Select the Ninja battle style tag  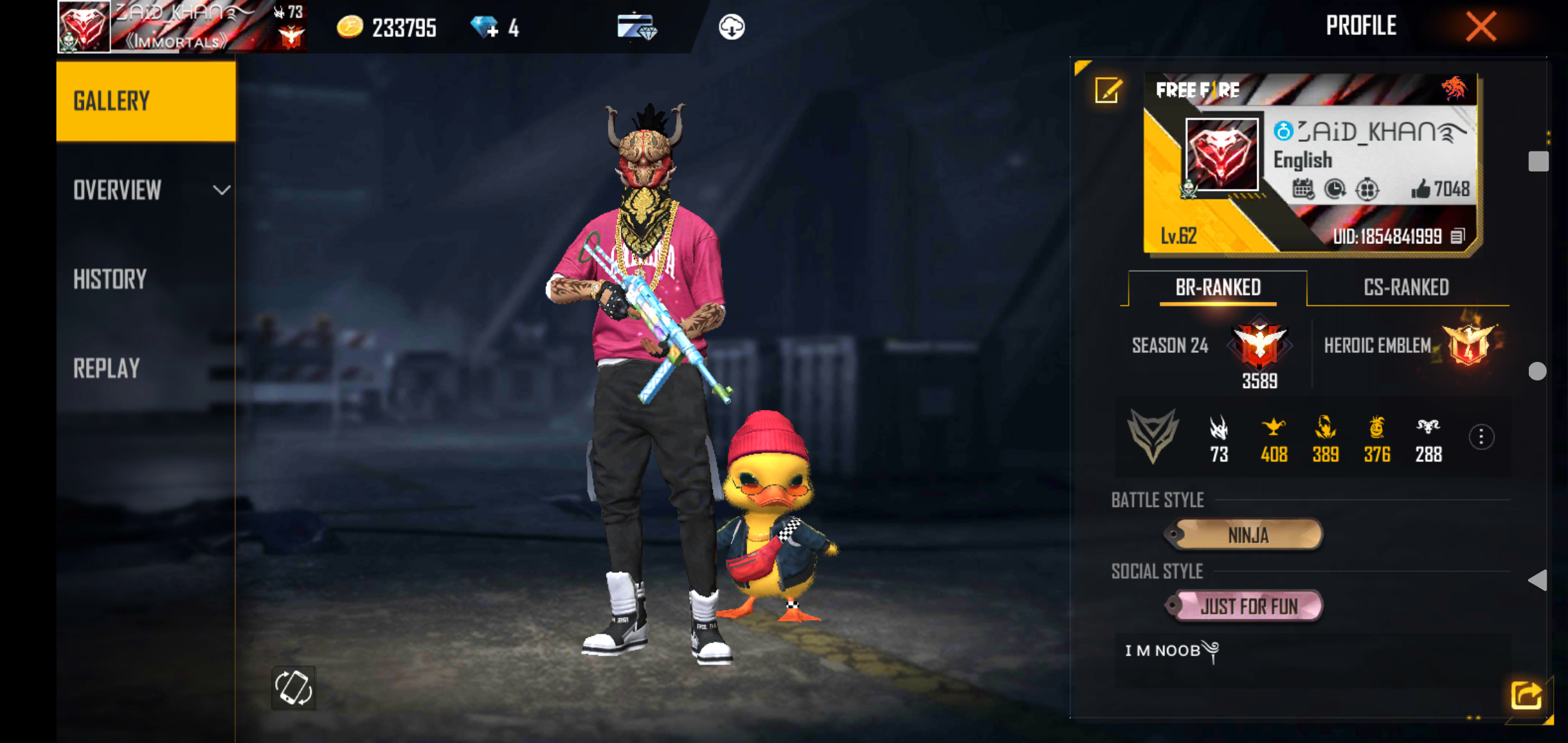(x=1247, y=535)
